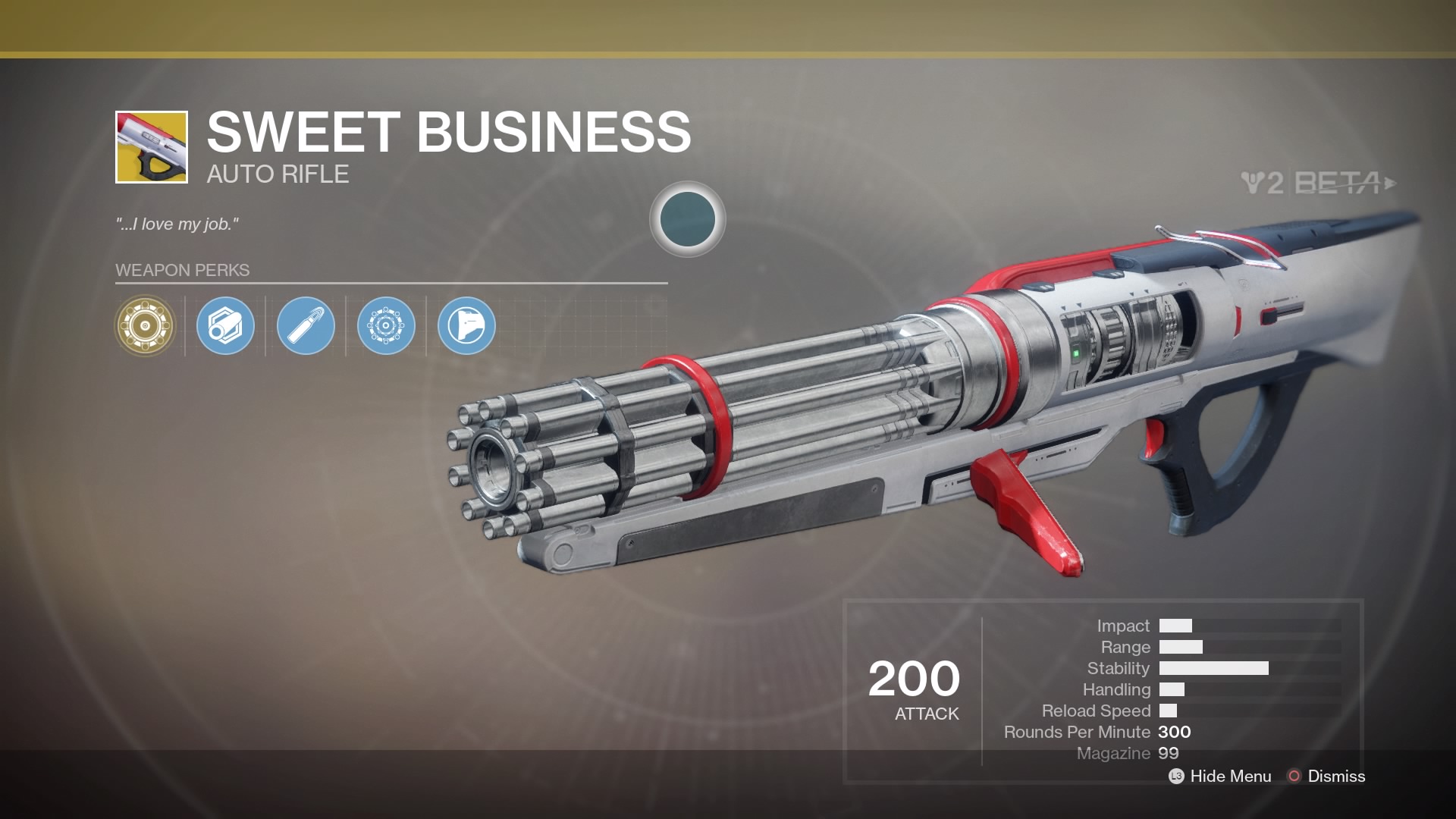Select the gold Payday intrinsic perk icon
This screenshot has width=1456, height=819.
tap(144, 325)
